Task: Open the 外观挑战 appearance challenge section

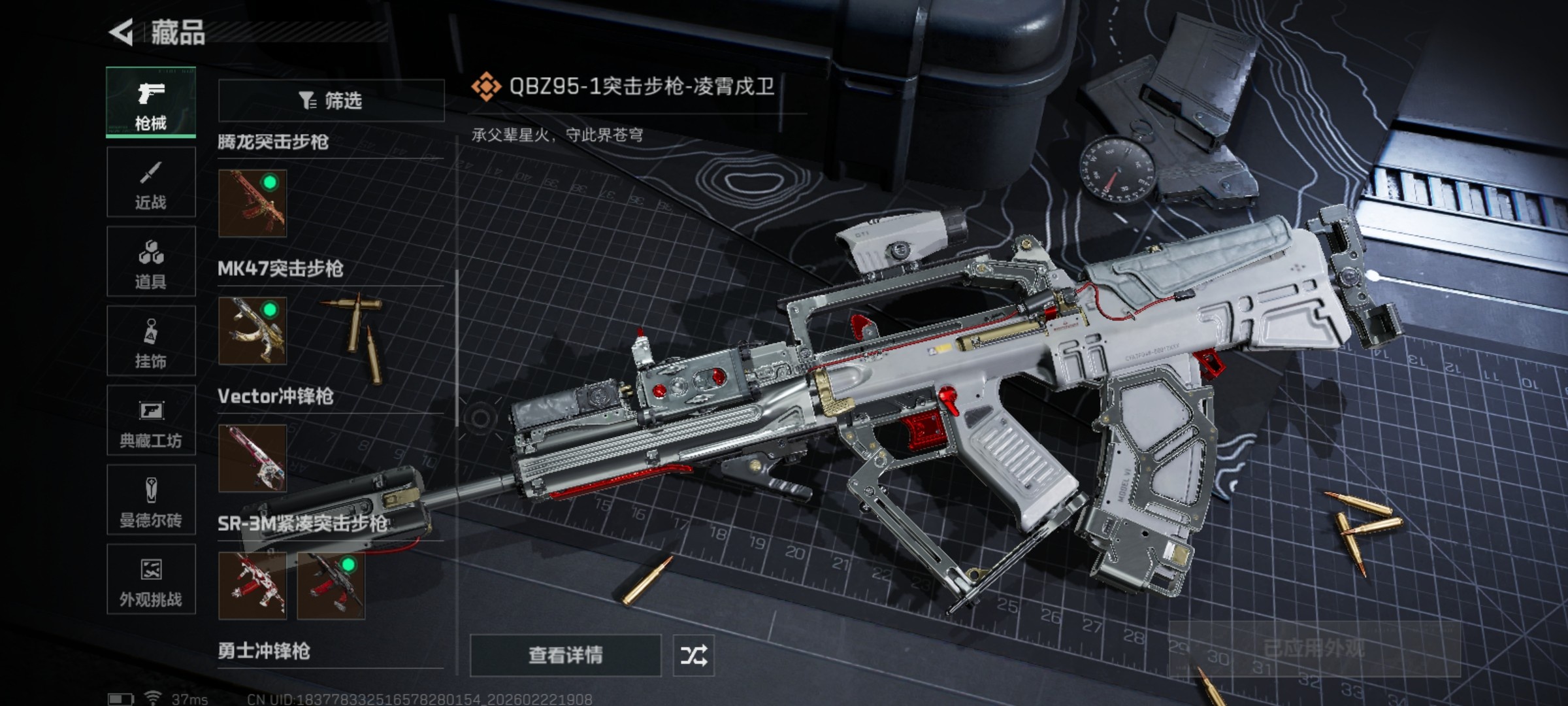Action: click(151, 582)
